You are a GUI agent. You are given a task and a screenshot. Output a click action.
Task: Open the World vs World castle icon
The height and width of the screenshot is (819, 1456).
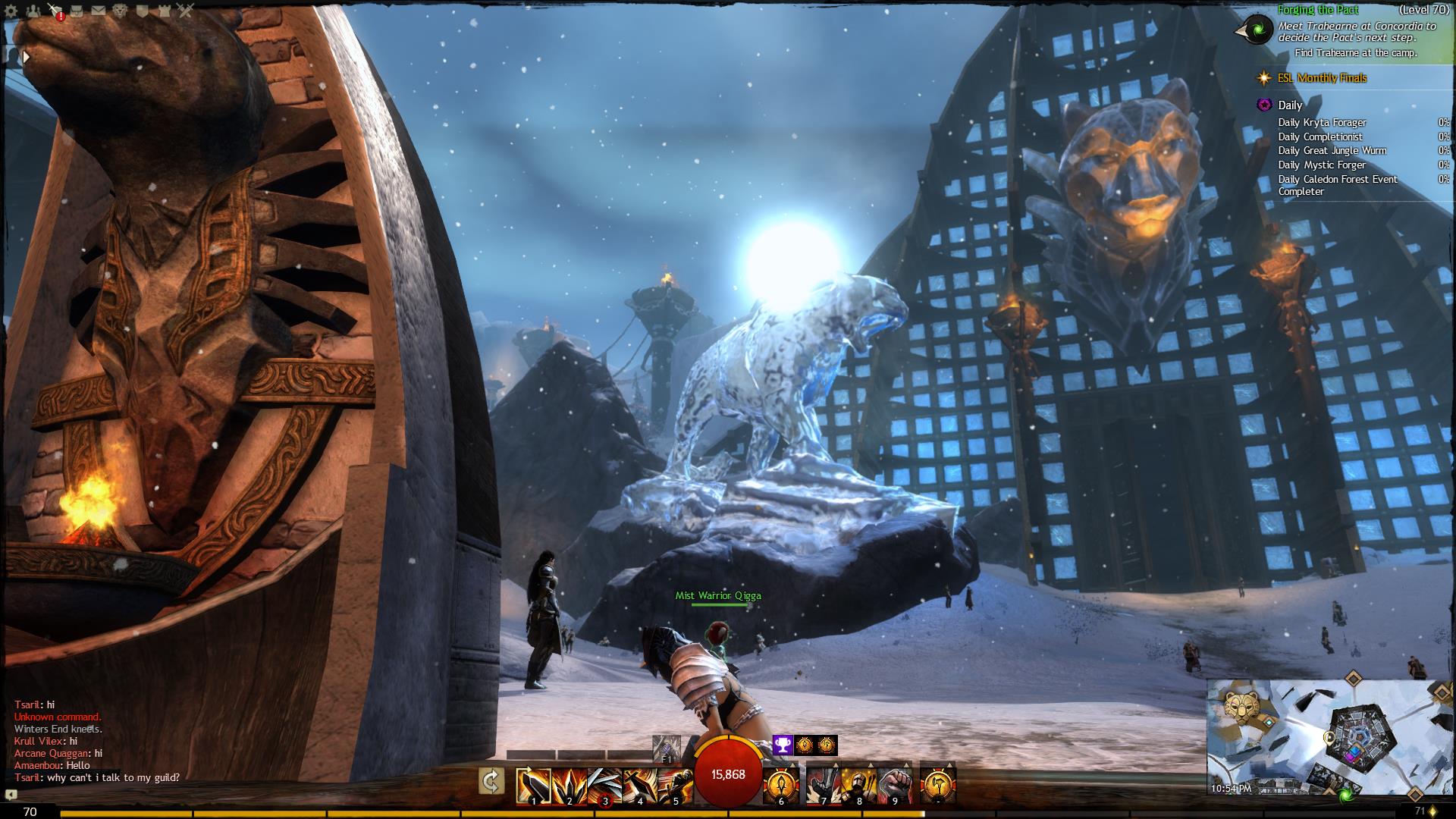click(x=164, y=11)
